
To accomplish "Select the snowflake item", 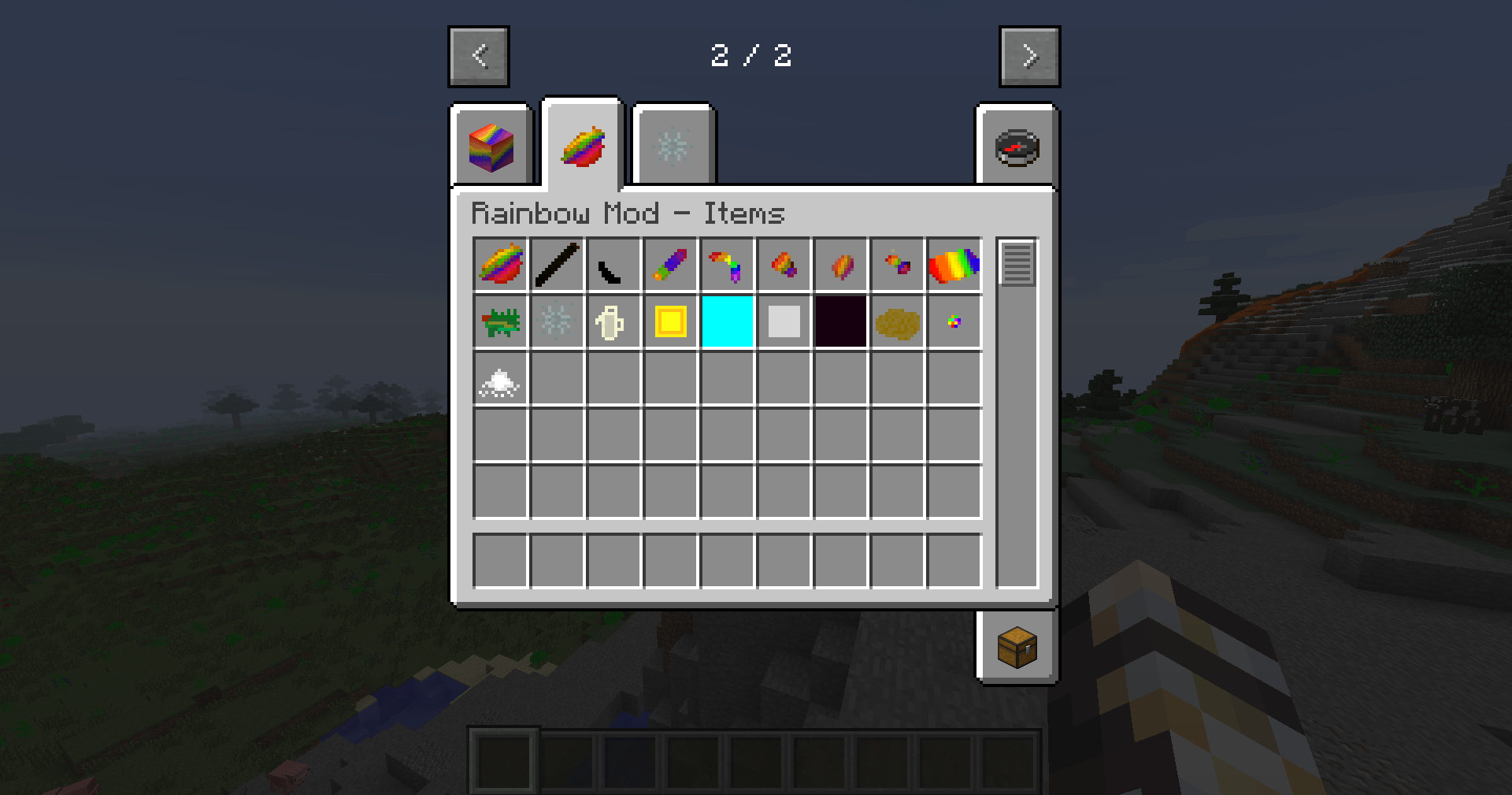I will pyautogui.click(x=558, y=321).
